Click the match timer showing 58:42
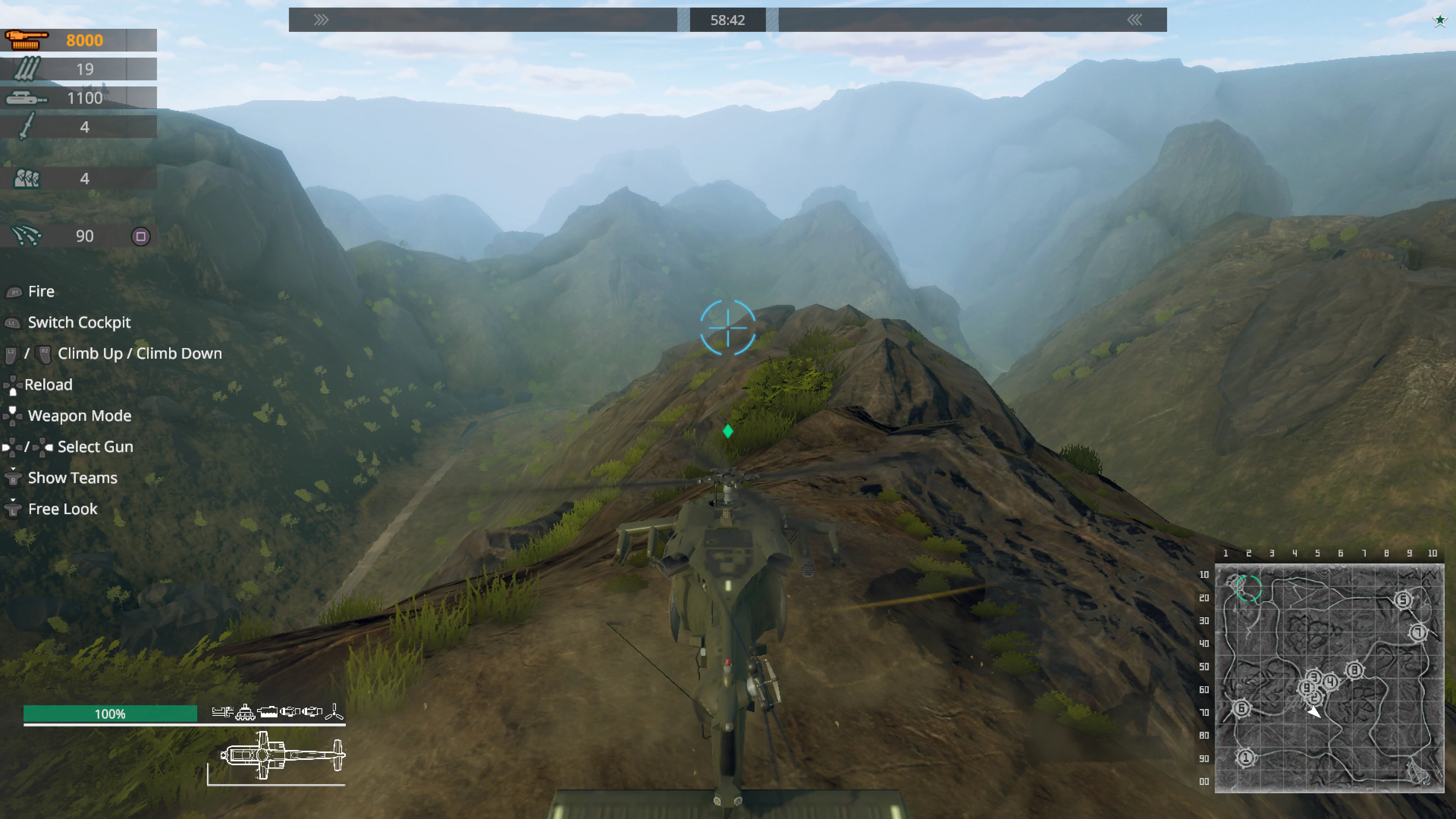This screenshot has width=1456, height=819. pyautogui.click(x=728, y=20)
